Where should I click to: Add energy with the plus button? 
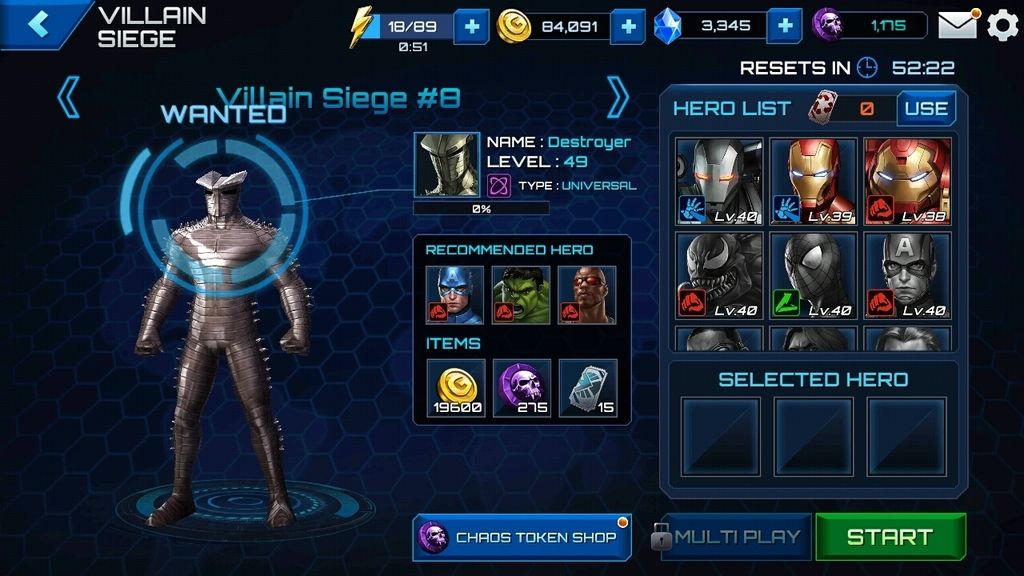[x=471, y=26]
